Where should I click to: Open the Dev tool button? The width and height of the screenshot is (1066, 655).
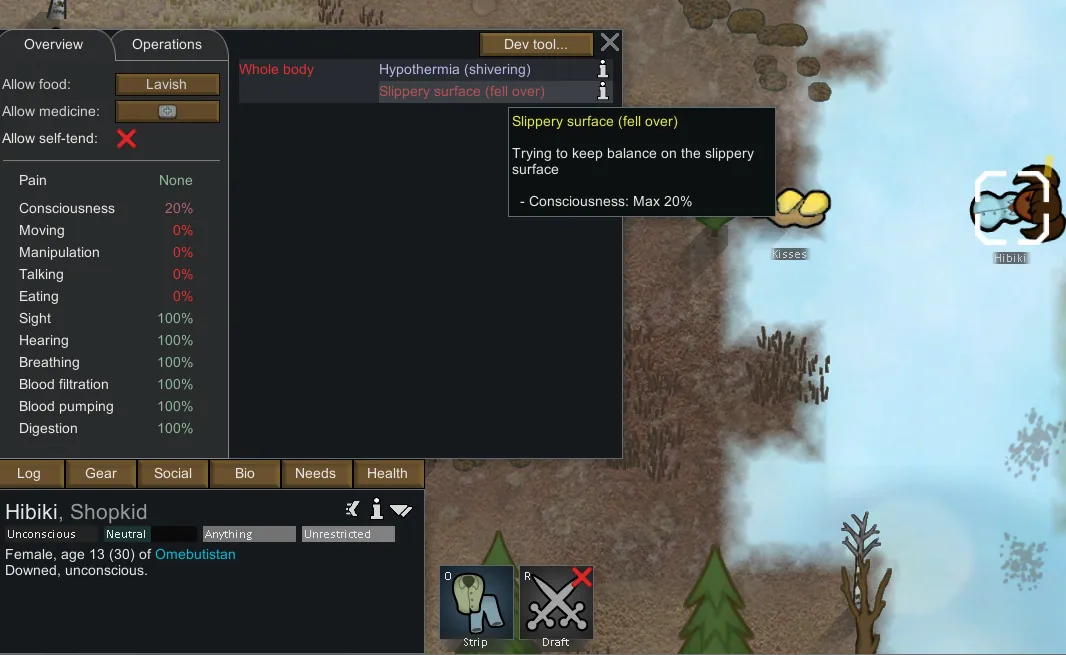(x=535, y=44)
